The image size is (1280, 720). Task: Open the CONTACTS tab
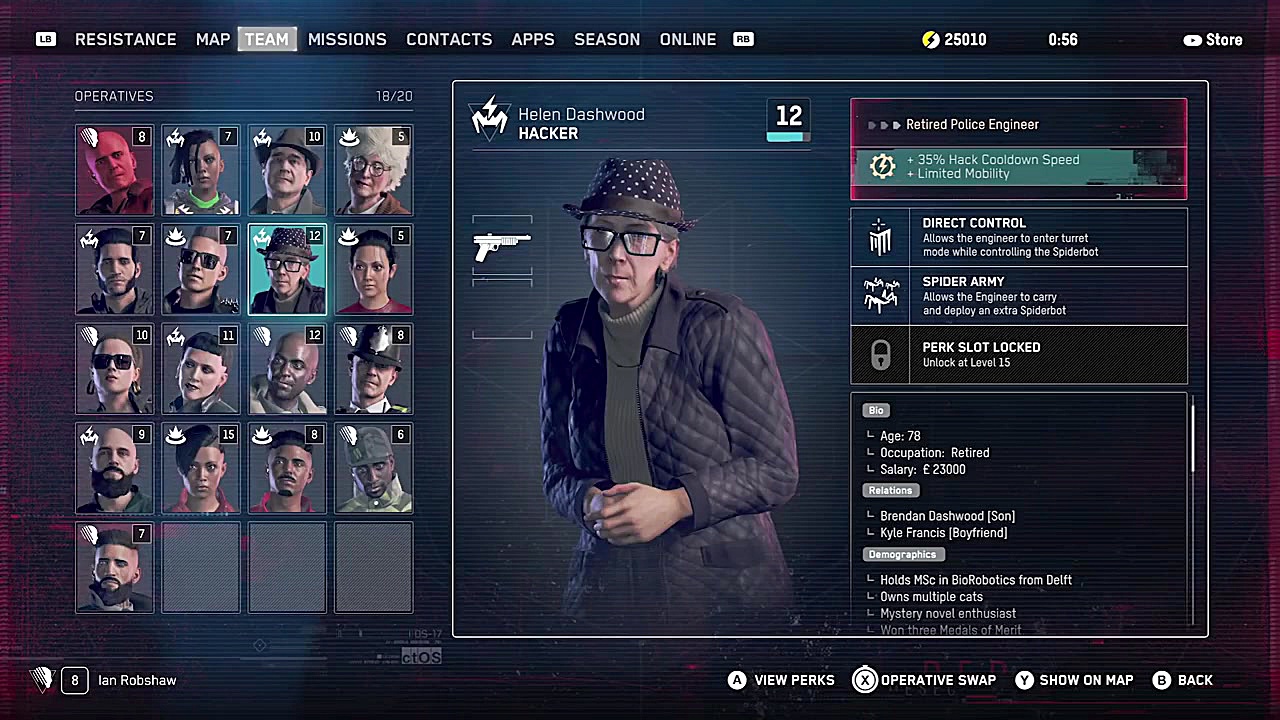(x=449, y=39)
